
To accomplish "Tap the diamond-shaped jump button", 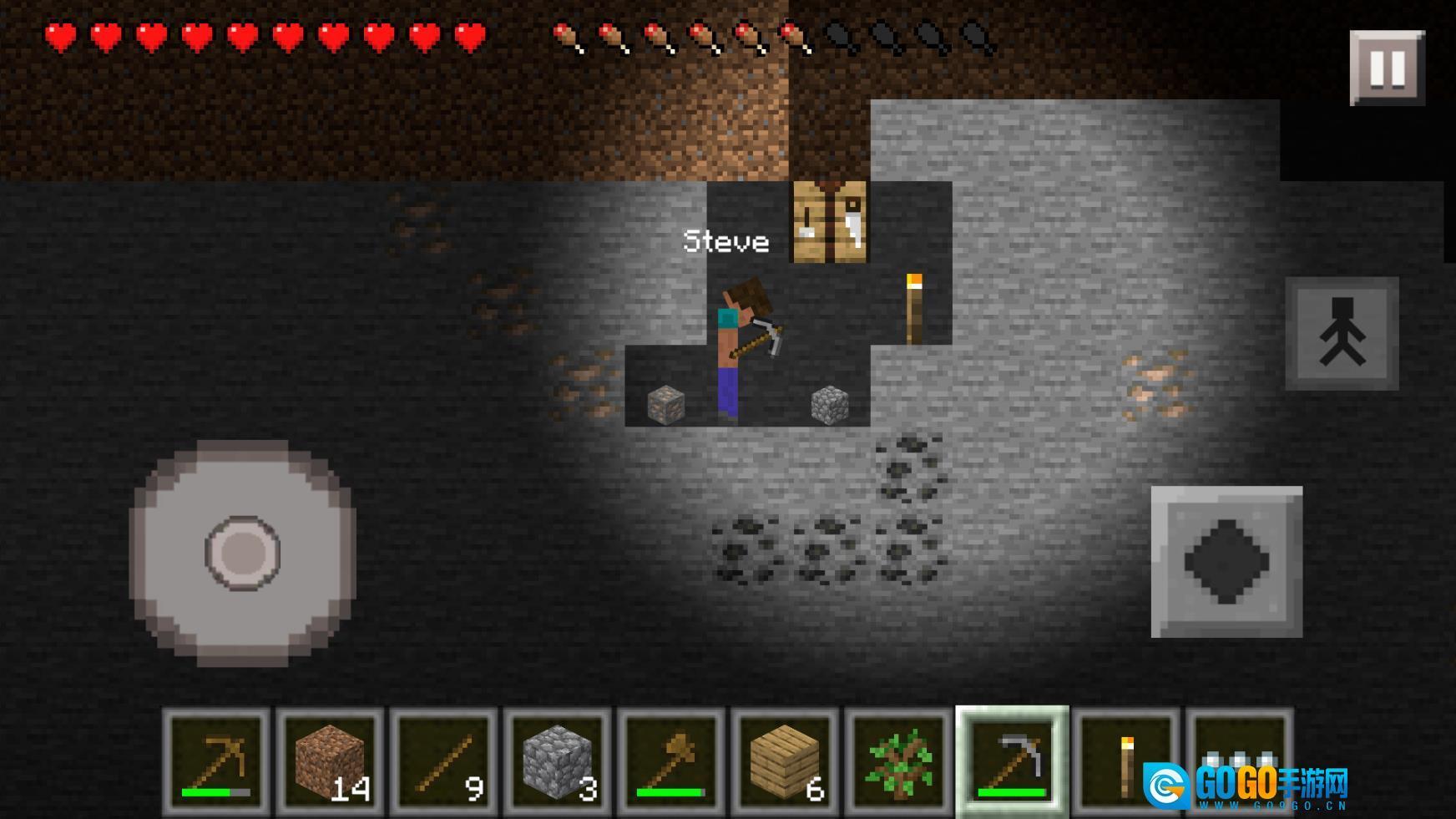I will (x=1226, y=562).
